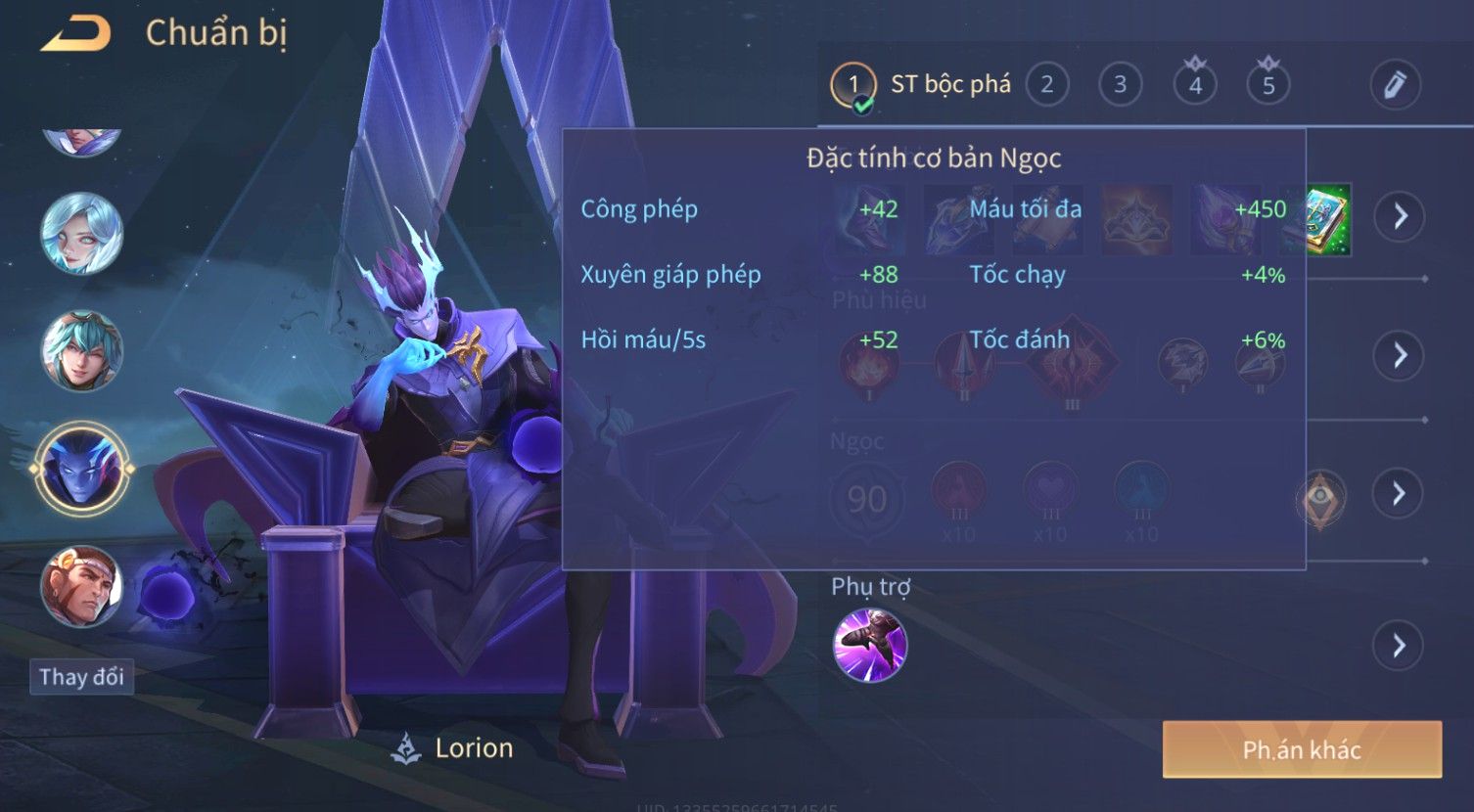The image size is (1474, 812).
Task: Edit preset with the pencil icon
Action: click(x=1395, y=85)
